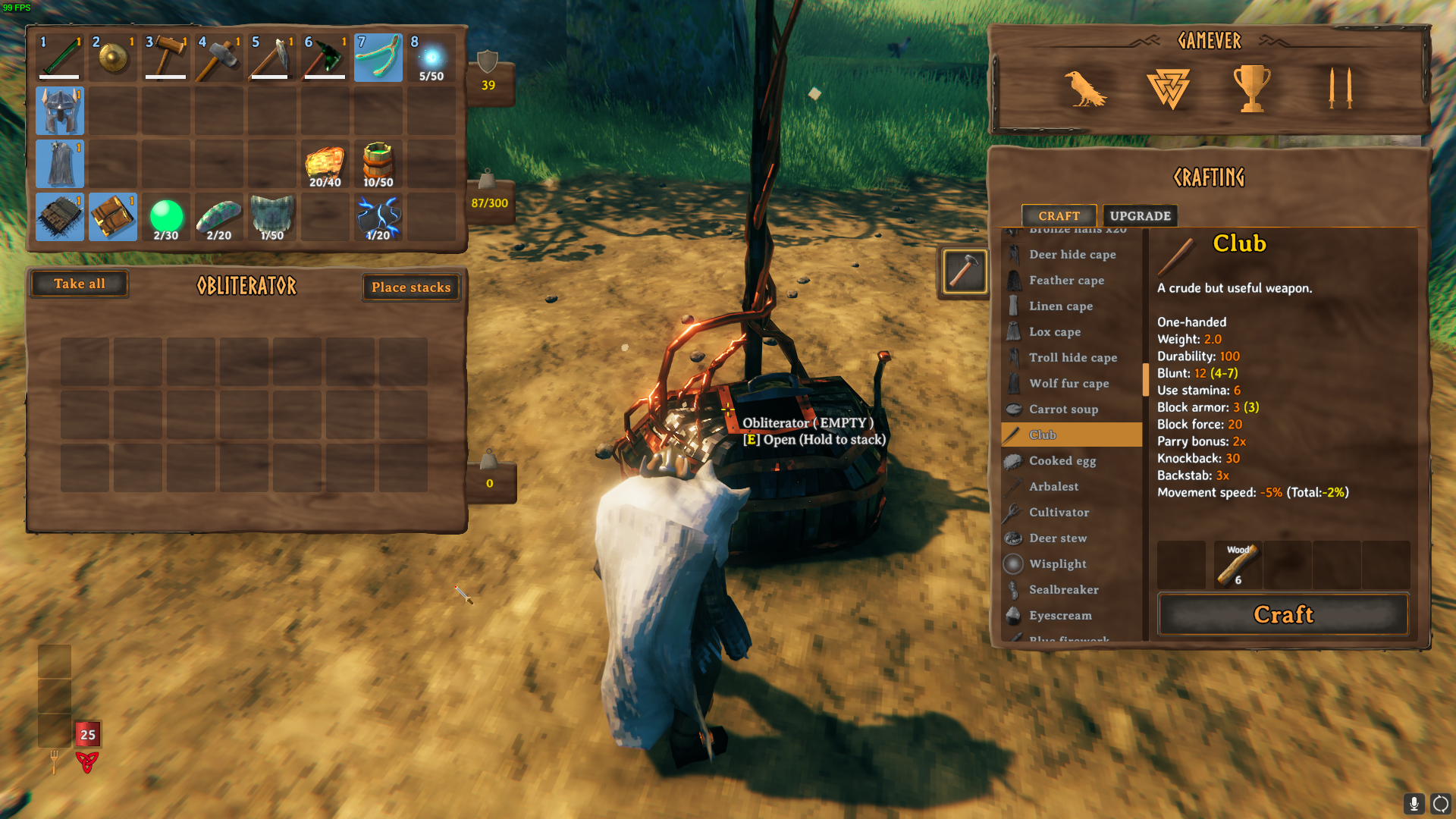This screenshot has width=1456, height=819.
Task: Click the microphone icon in the corner
Action: tap(1414, 803)
